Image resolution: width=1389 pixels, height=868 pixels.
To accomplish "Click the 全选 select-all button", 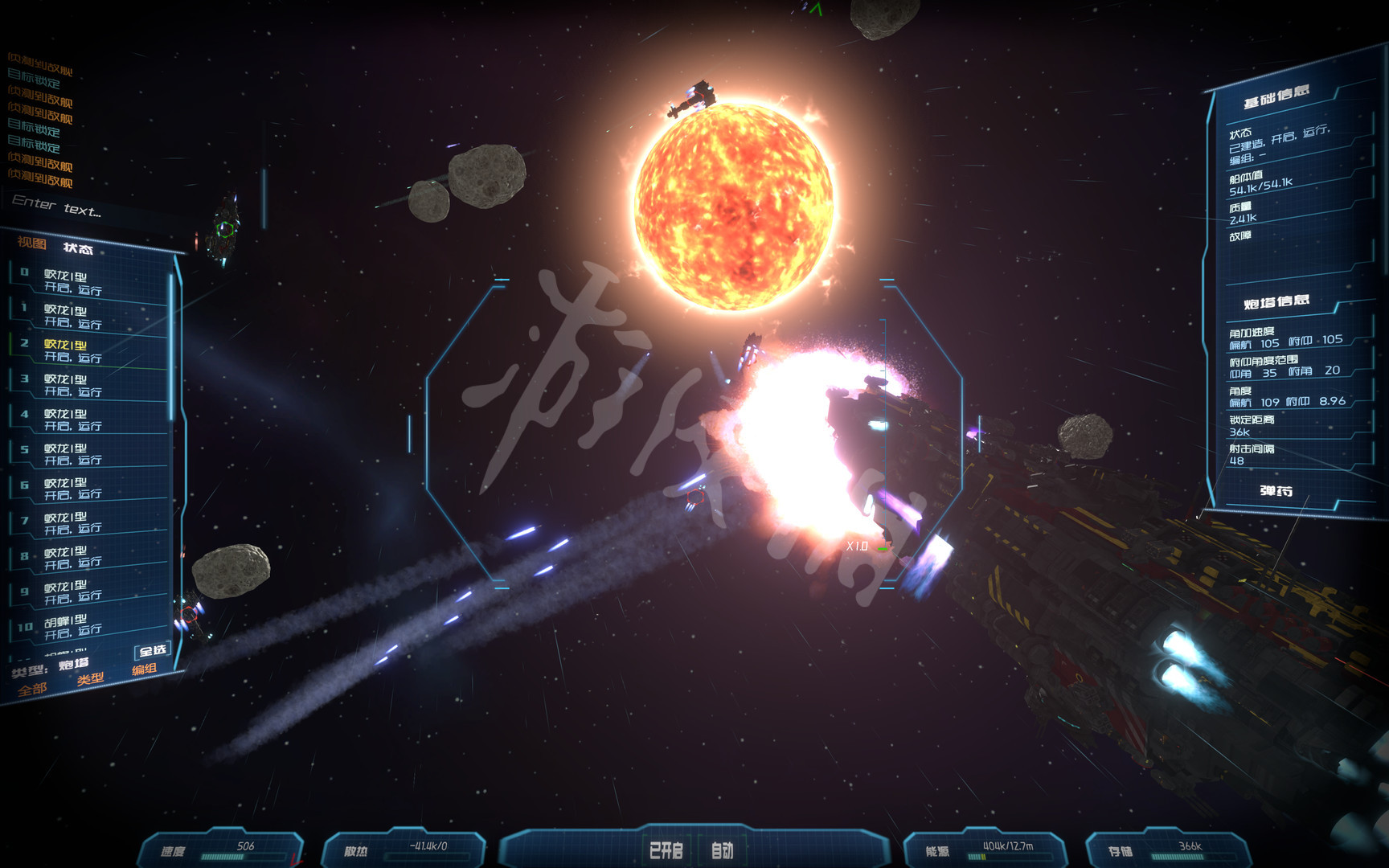I will [x=152, y=650].
